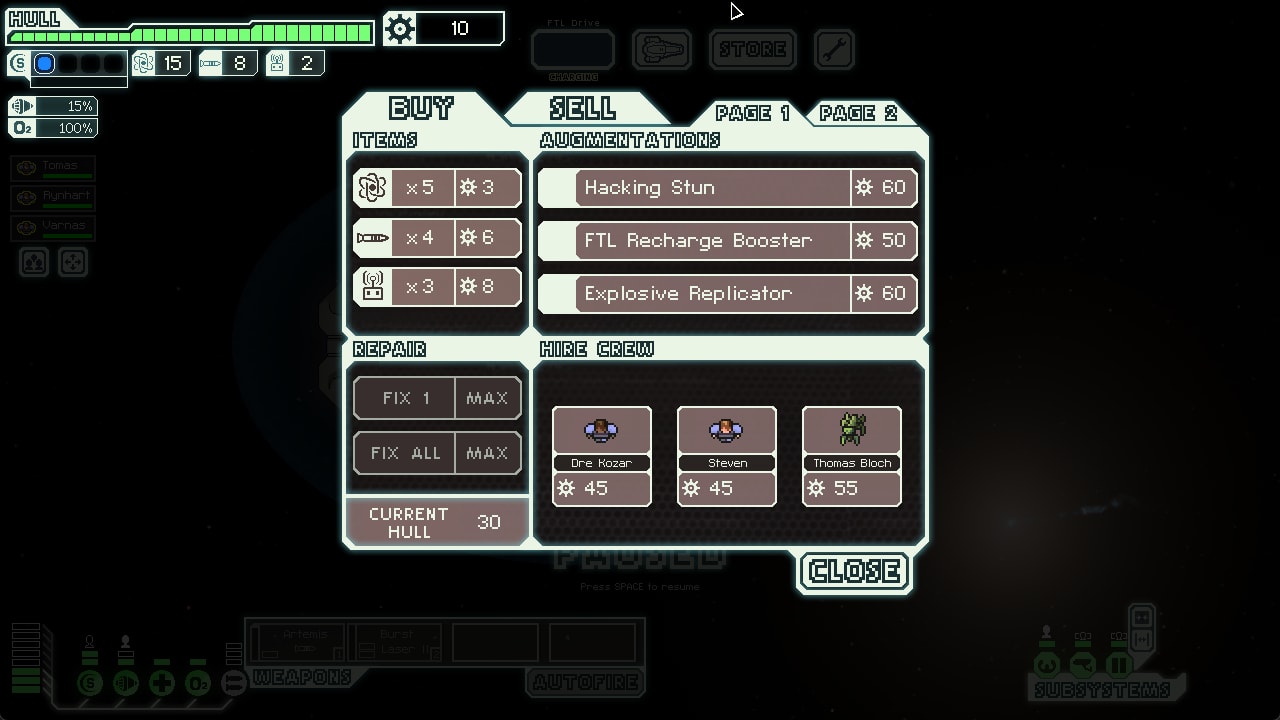
Task: Open the ship upgrades wrench icon
Action: click(x=834, y=49)
